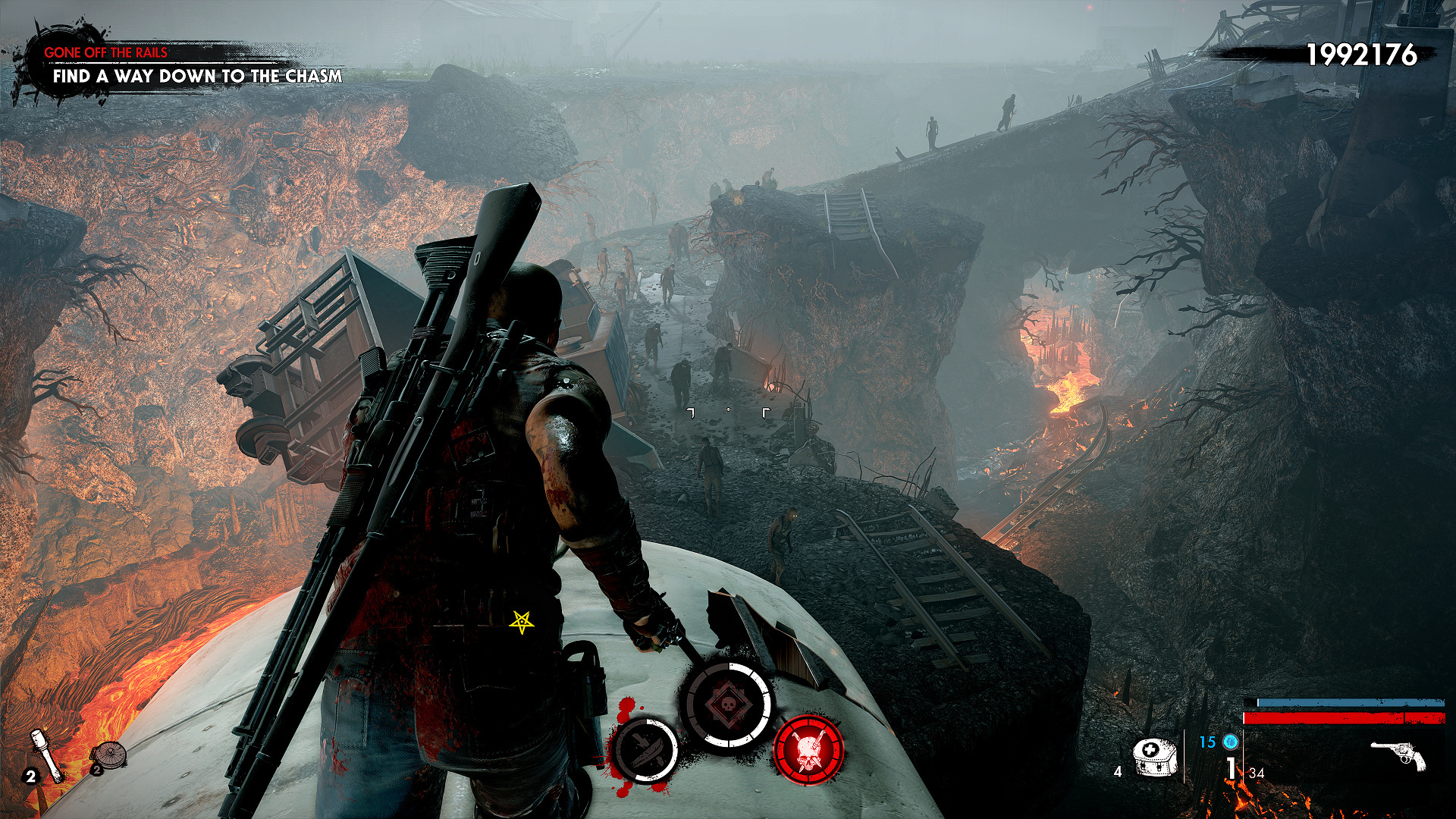Activate the knife melee ability icon
The width and height of the screenshot is (1456, 819).
[x=645, y=751]
